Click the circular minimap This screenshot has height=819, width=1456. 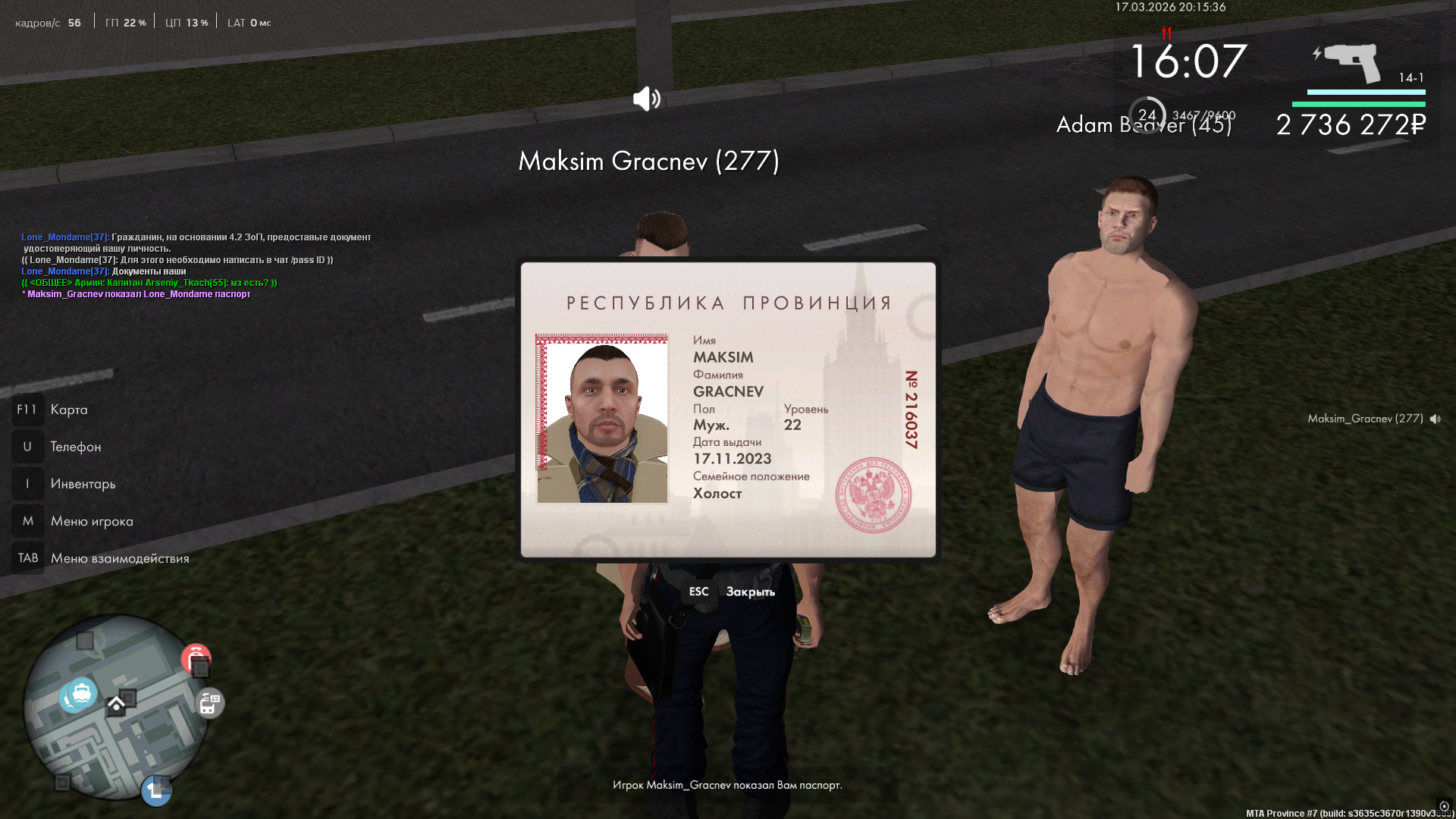[115, 709]
